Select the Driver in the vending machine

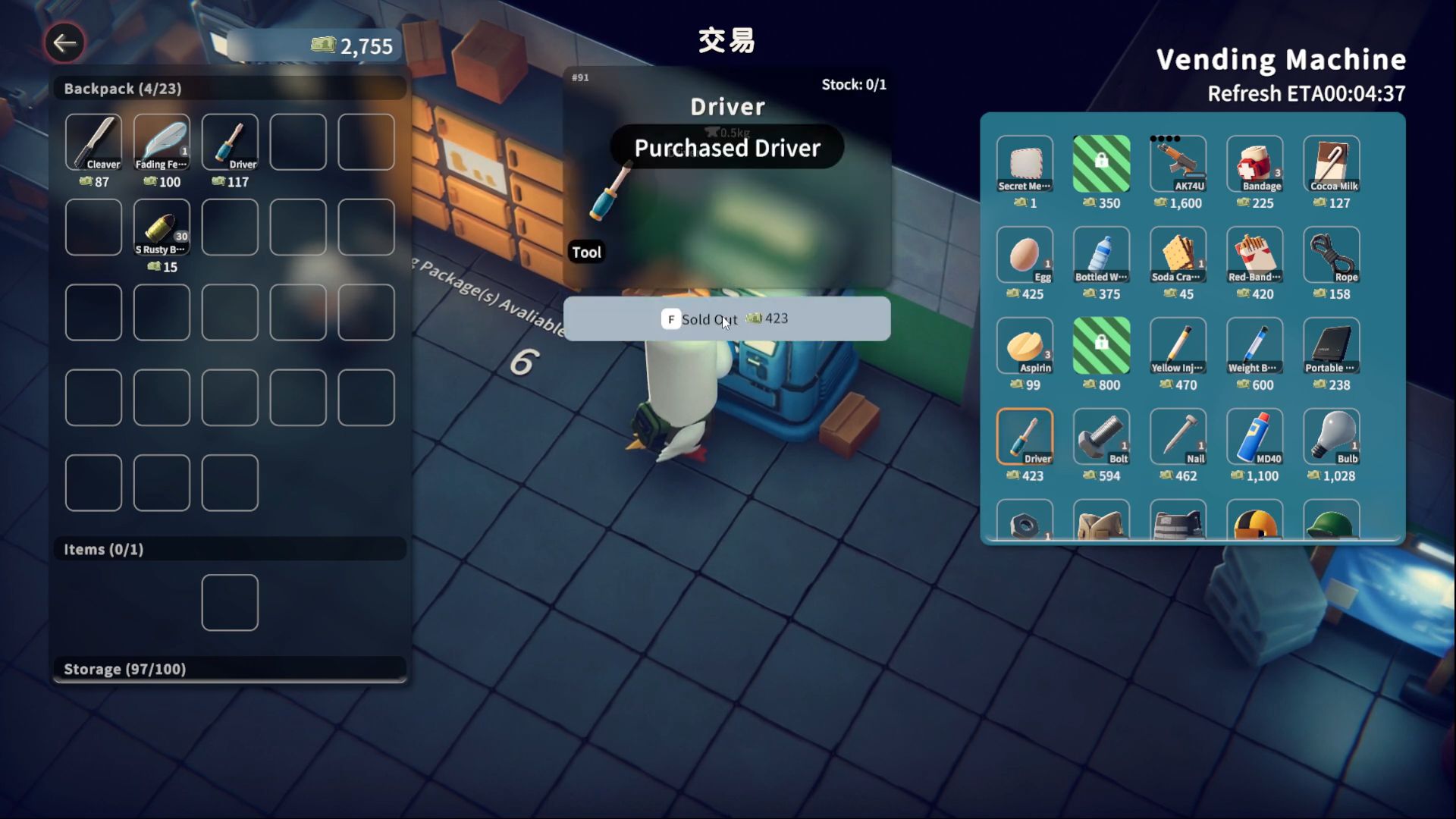(1025, 438)
